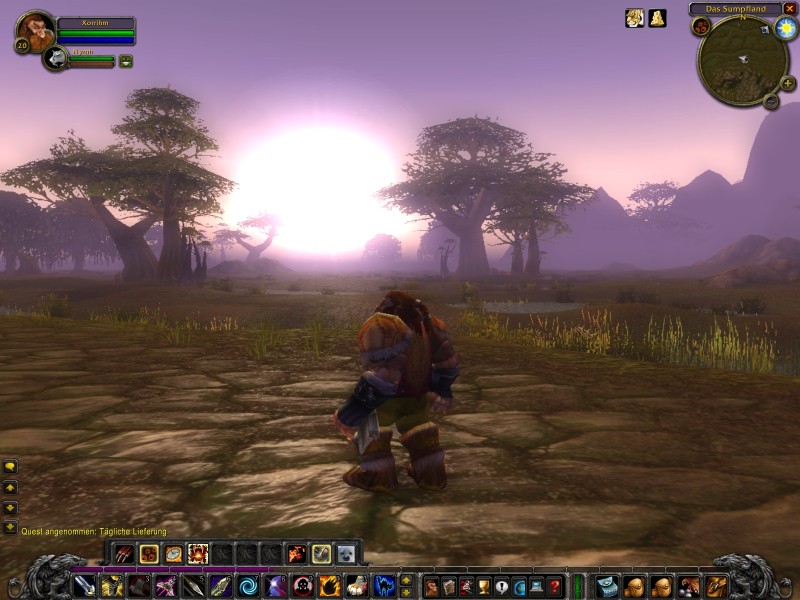800x600 pixels.
Task: Click the pet portrait below the player frame
Action: (56, 59)
